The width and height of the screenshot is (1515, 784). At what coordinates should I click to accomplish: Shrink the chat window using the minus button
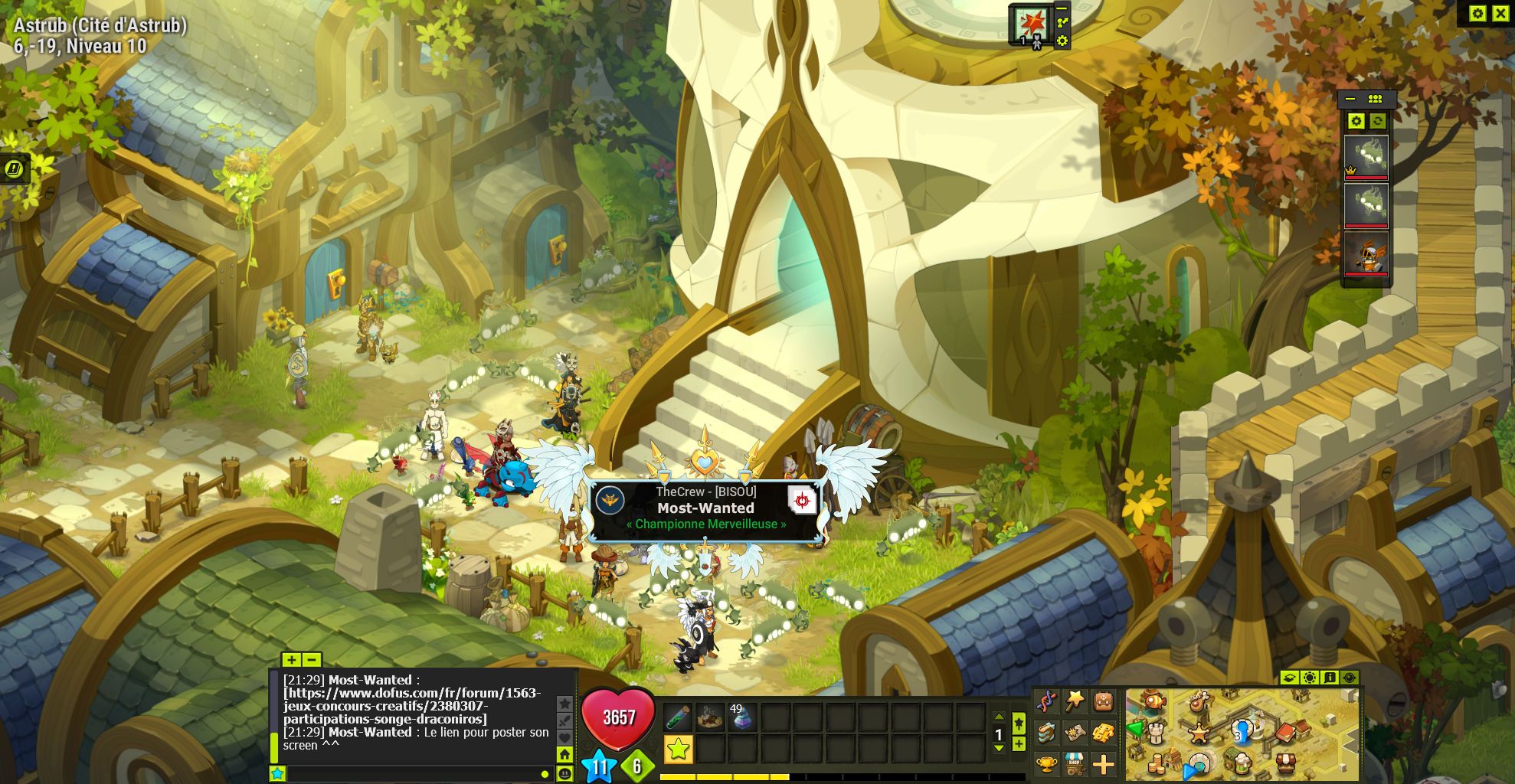pyautogui.click(x=312, y=660)
